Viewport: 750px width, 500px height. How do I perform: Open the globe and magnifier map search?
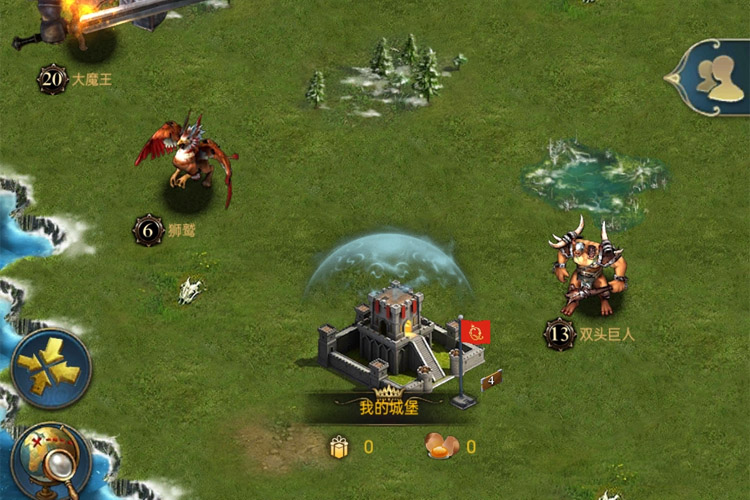coord(48,462)
